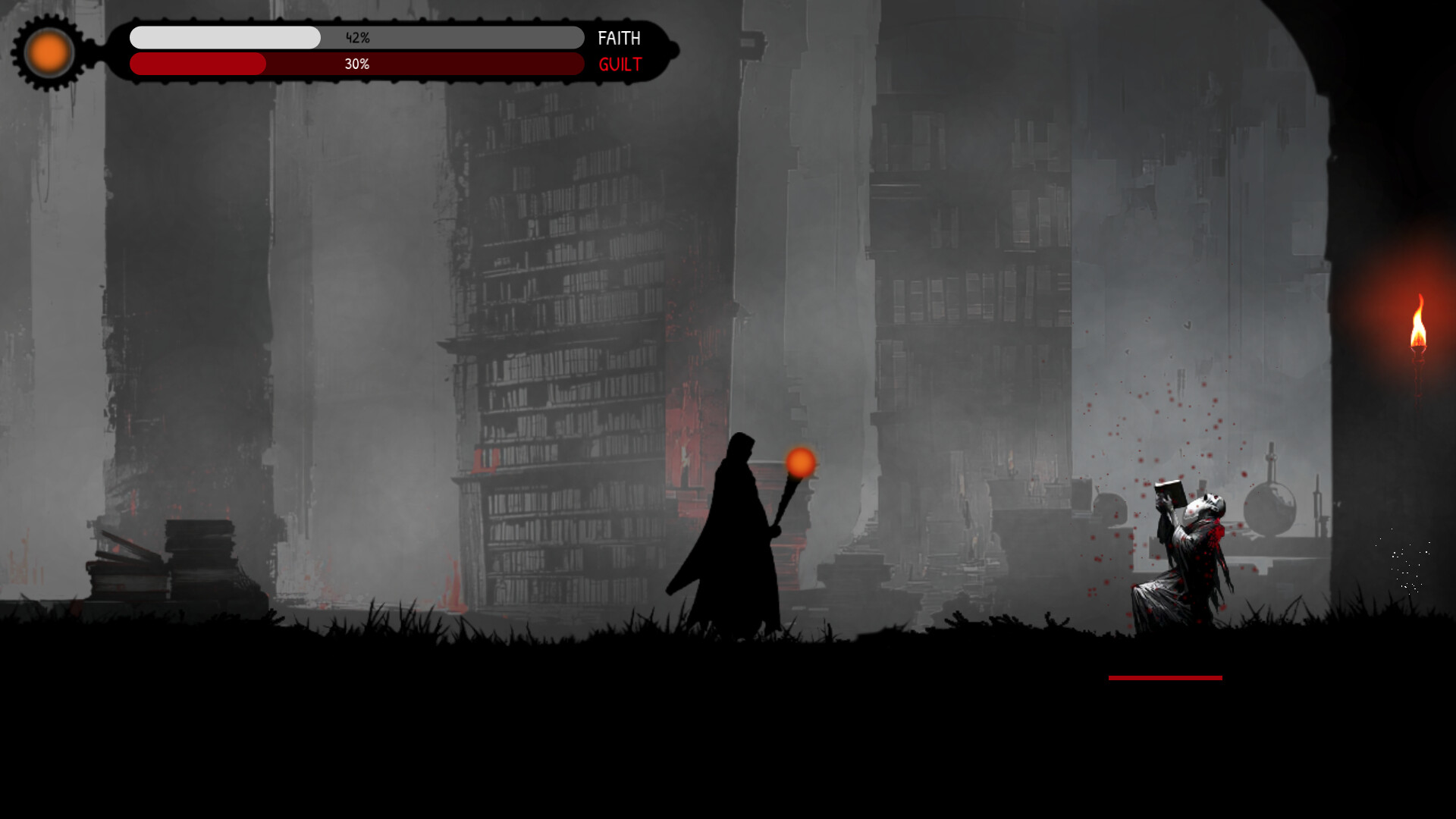Viewport: 1456px width, 819px height.
Task: Click the GUILT label text
Action: 619,64
